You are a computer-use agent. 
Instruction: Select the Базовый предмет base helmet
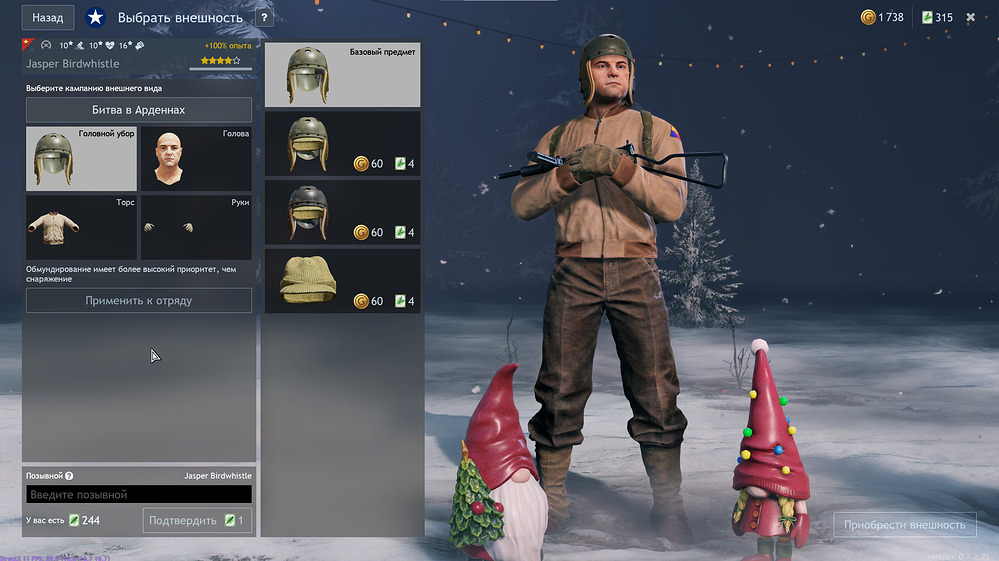(342, 75)
